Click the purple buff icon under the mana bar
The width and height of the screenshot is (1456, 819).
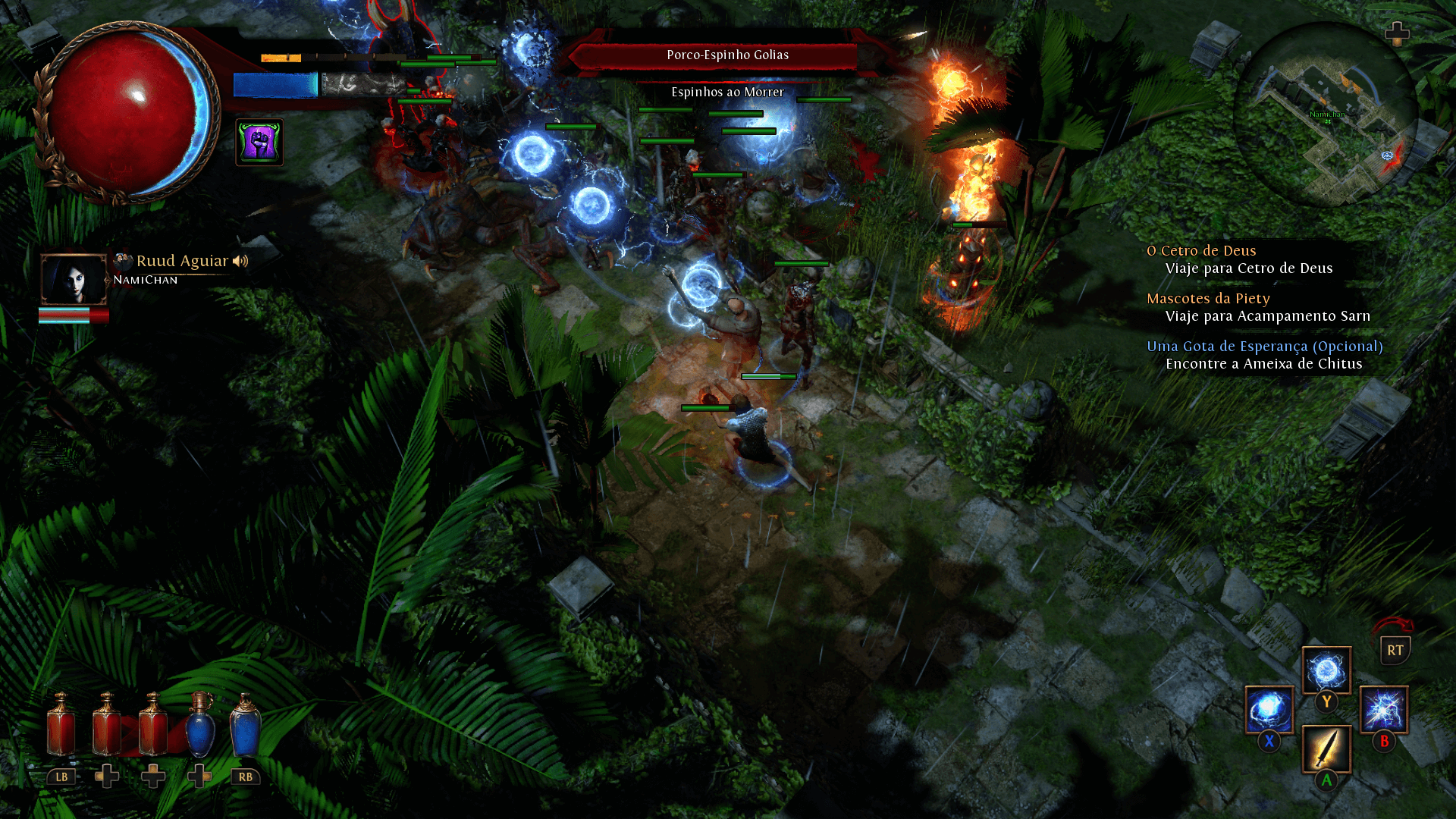(260, 143)
